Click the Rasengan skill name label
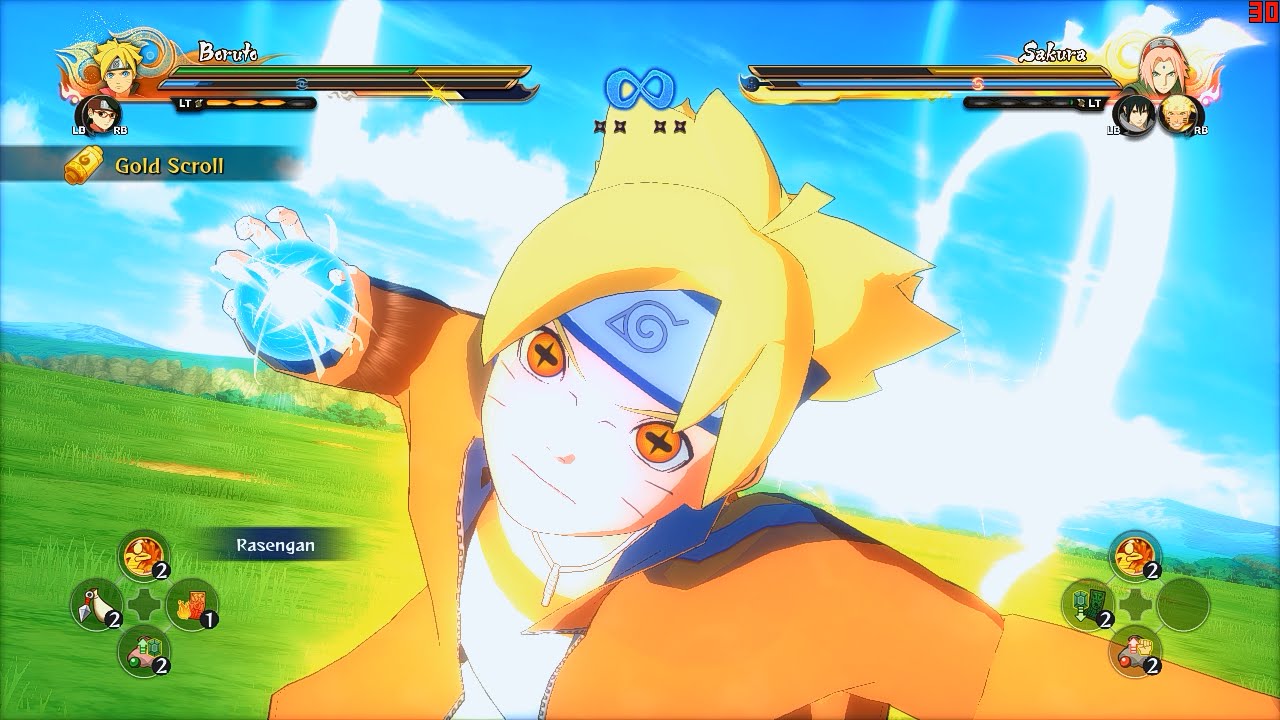The image size is (1280, 720). coord(275,547)
